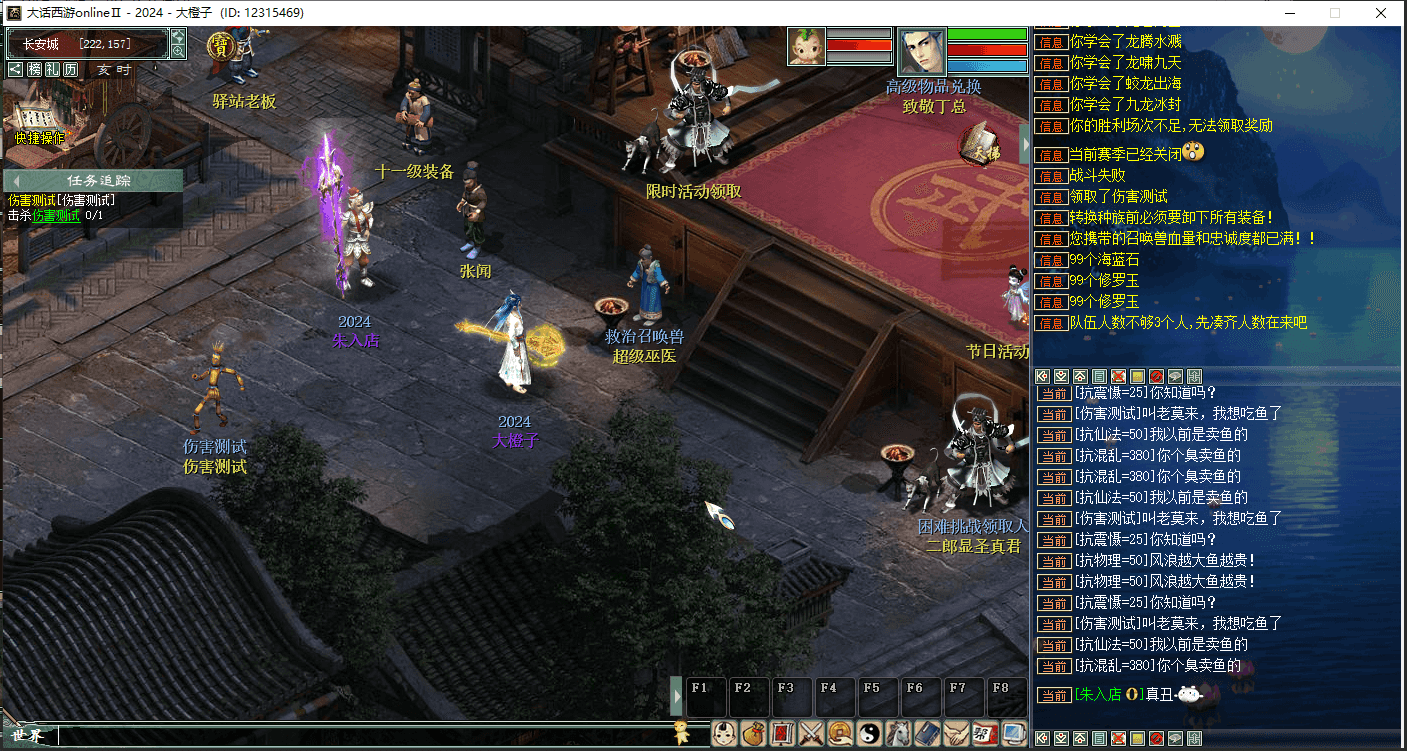Click the pet portrait next to the red bars
The image size is (1407, 751).
[x=806, y=46]
